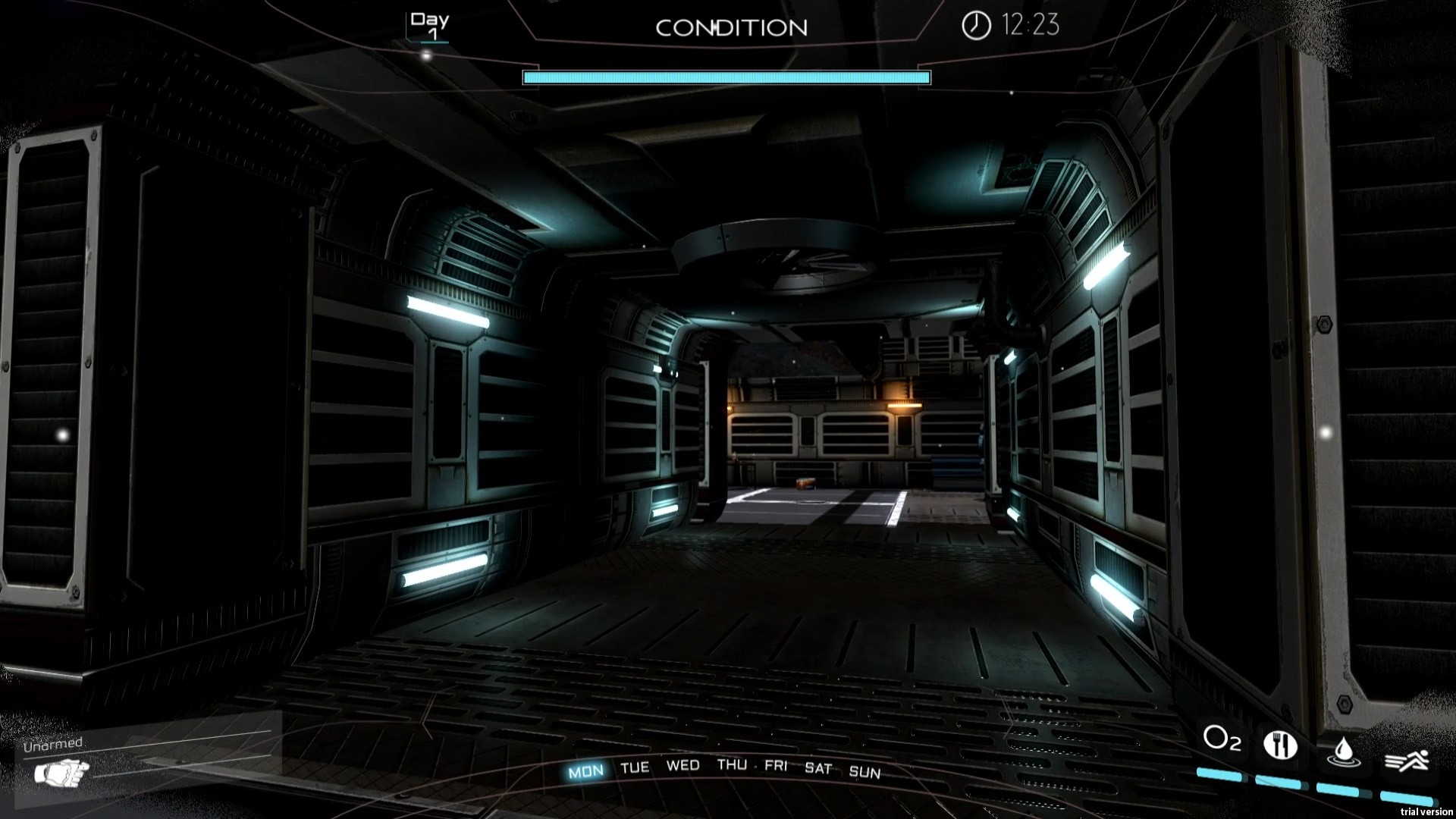The image size is (1456, 819).
Task: Click the water droplet thirst icon
Action: click(1343, 751)
